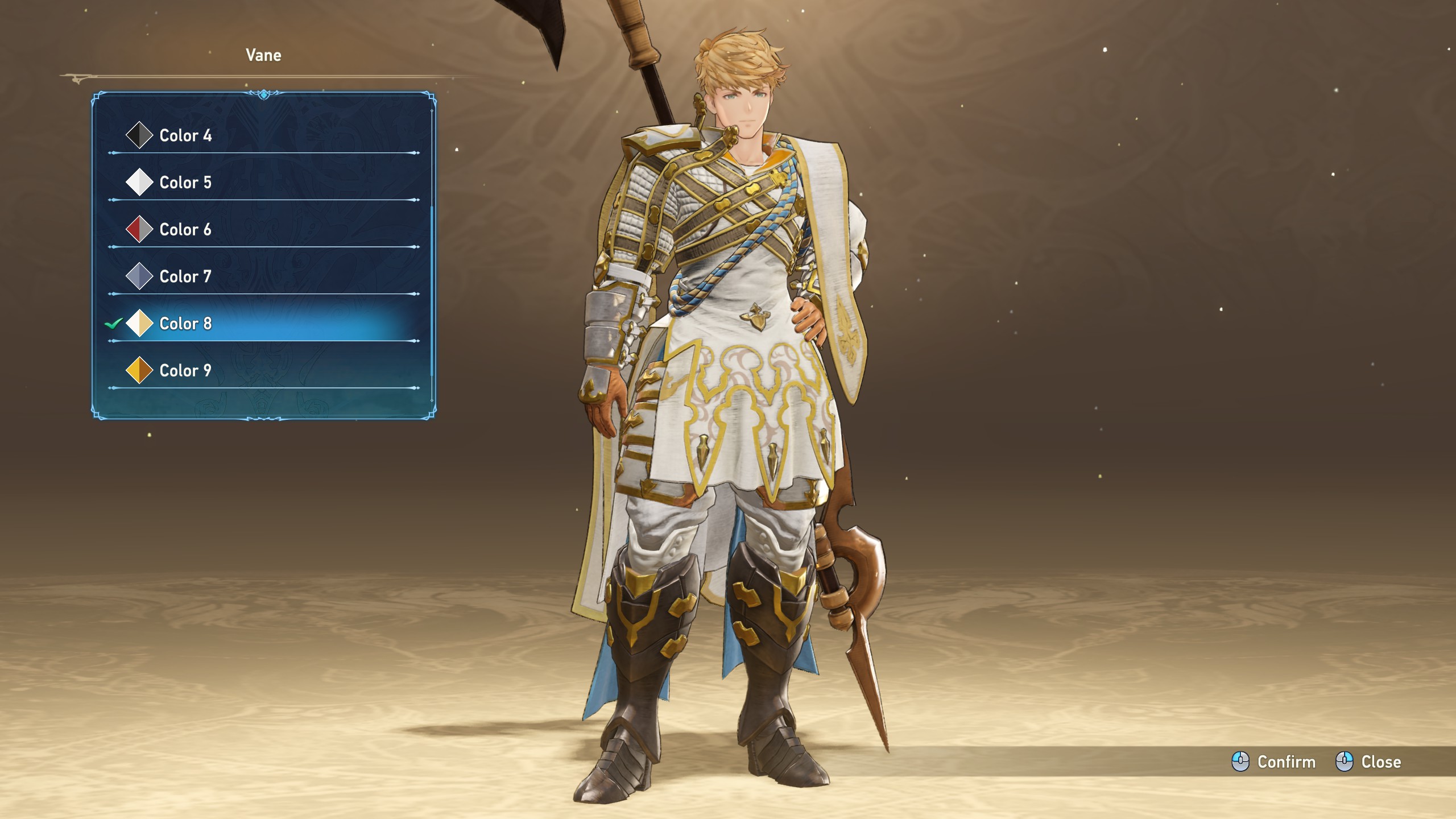Select the highlighted Color 8 entry
Image resolution: width=1456 pixels, height=819 pixels.
coord(185,324)
